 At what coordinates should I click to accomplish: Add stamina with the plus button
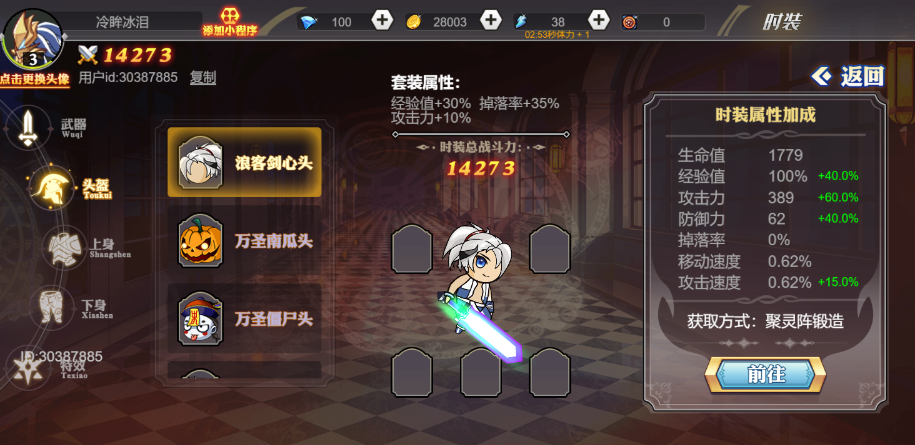(x=598, y=21)
